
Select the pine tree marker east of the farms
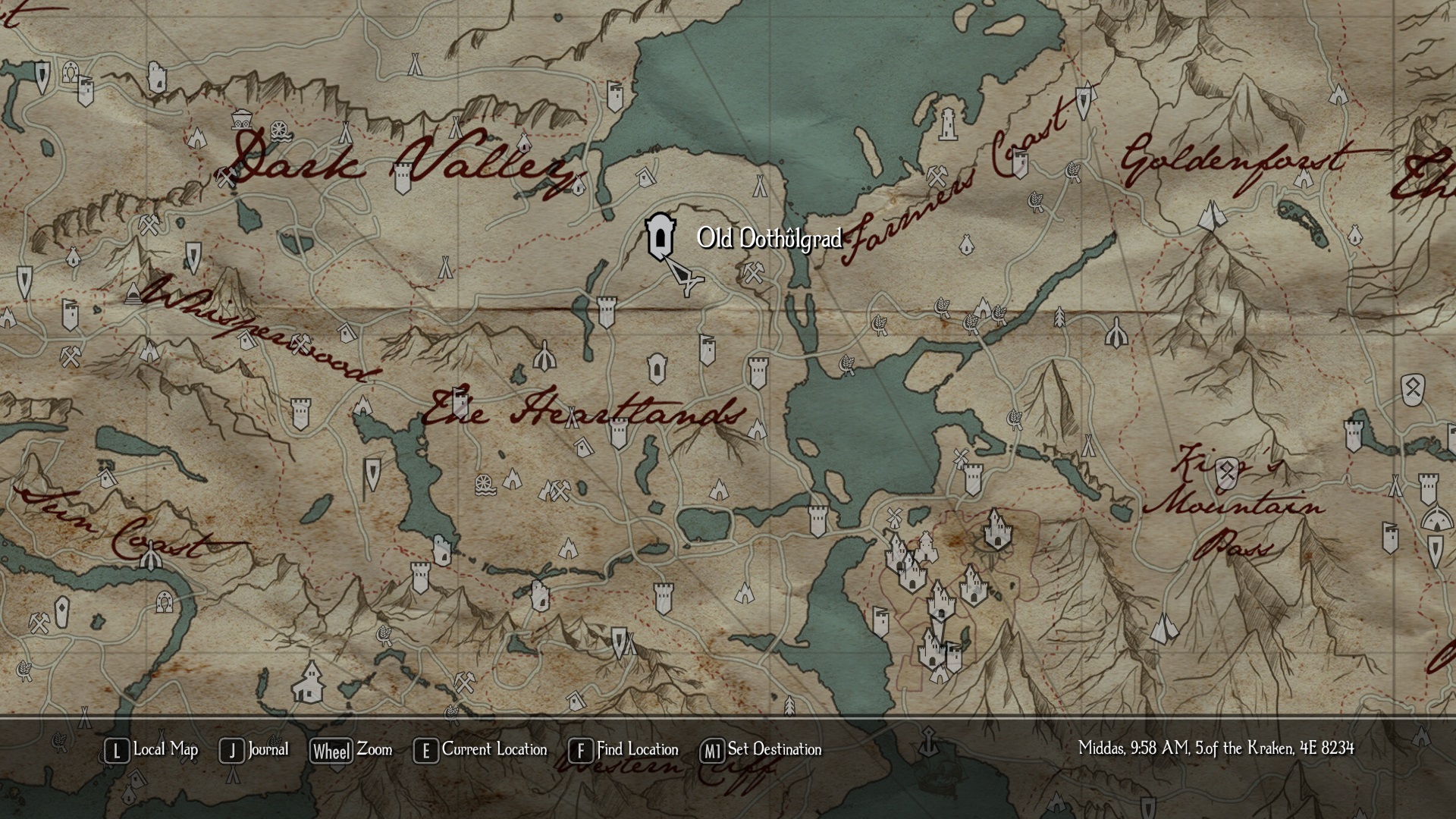[x=1060, y=316]
